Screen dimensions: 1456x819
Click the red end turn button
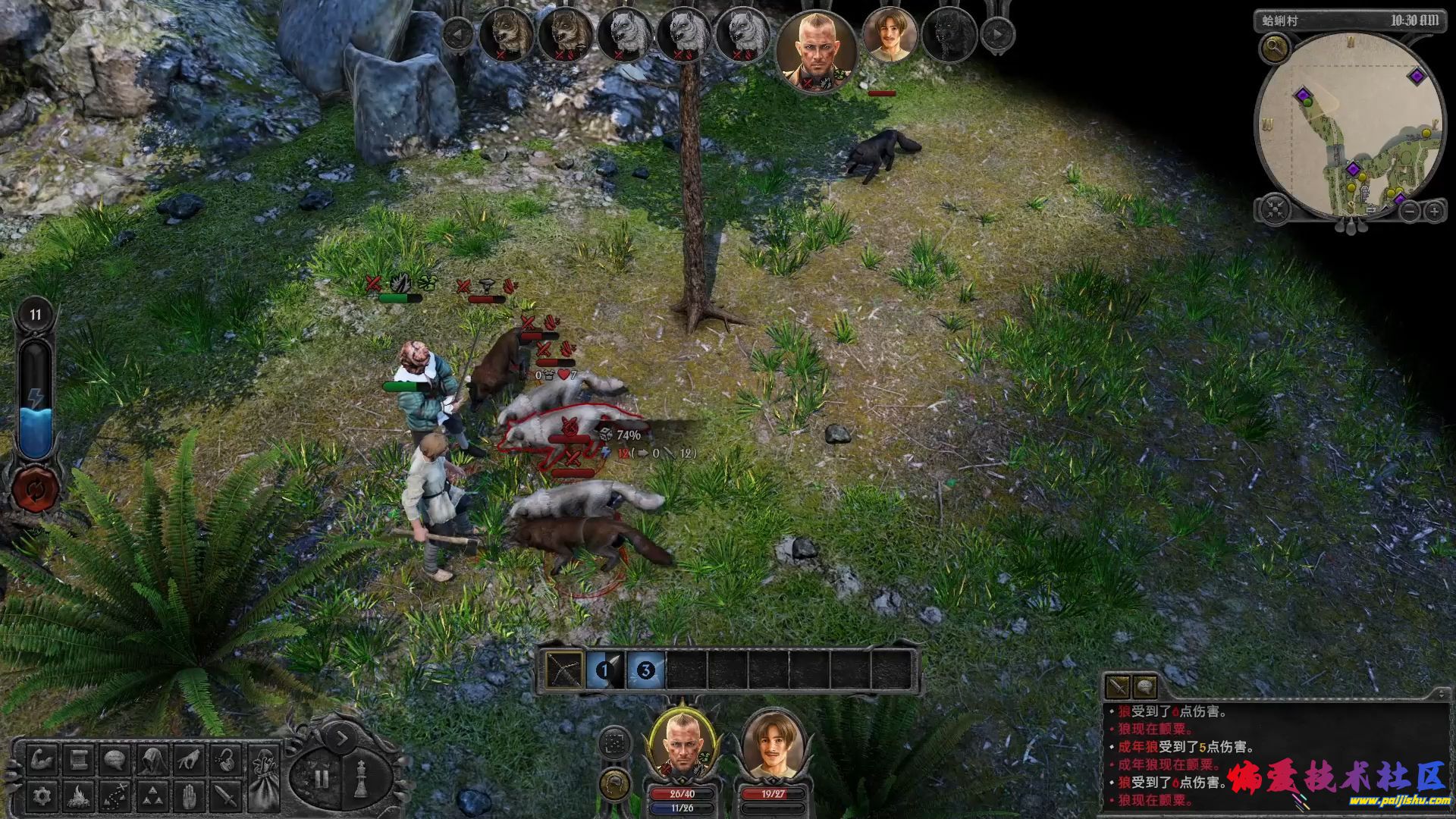tap(35, 487)
